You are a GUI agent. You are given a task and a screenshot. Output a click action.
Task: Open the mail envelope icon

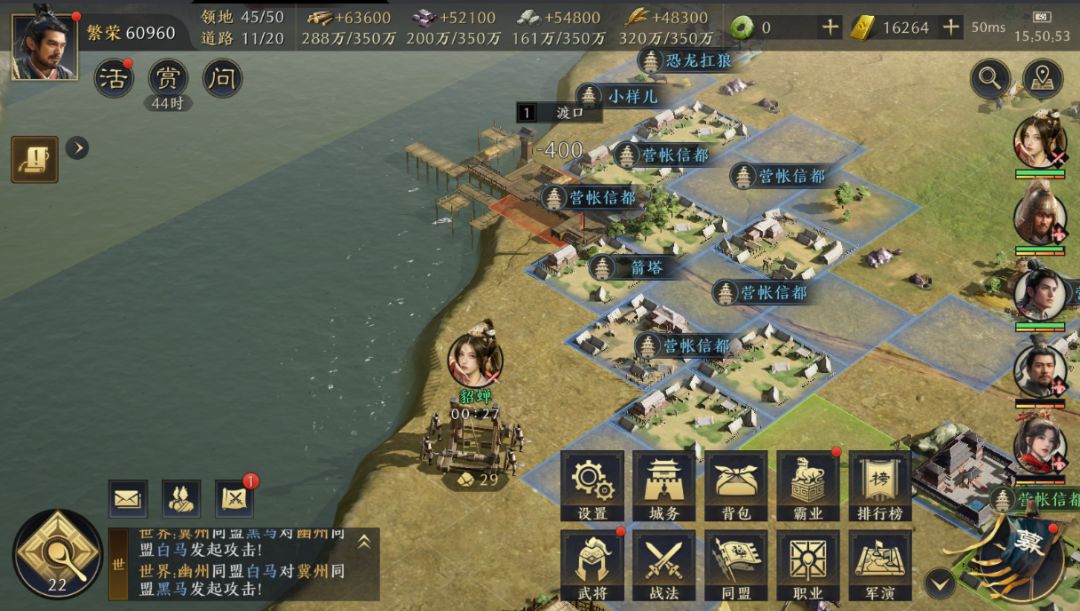pyautogui.click(x=128, y=497)
